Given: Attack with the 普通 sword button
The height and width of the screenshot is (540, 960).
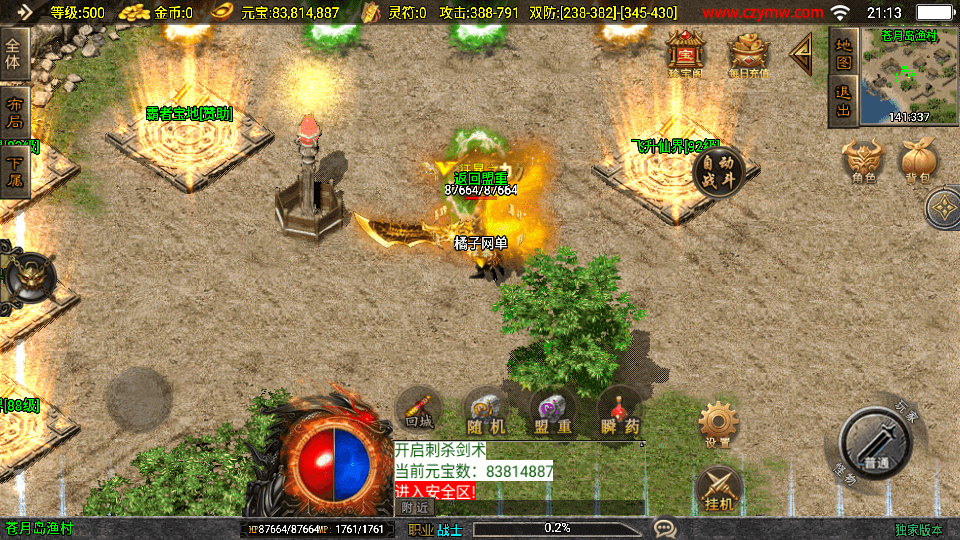Looking at the screenshot, I should coord(874,443).
